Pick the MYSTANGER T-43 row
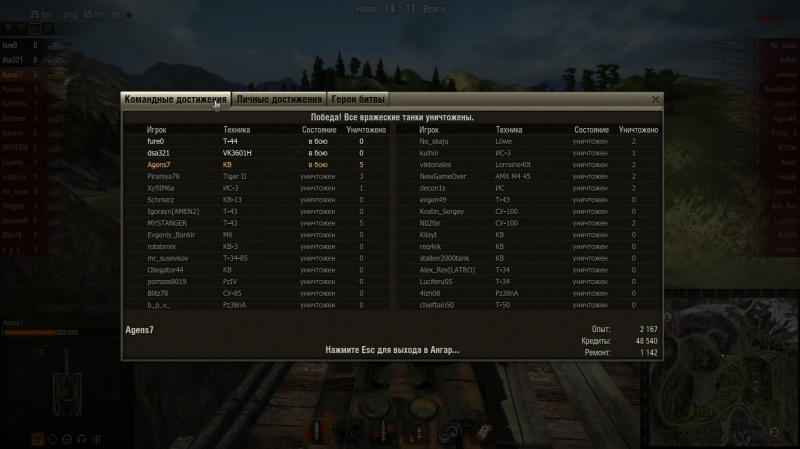Image resolution: width=800 pixels, height=449 pixels. pos(255,223)
